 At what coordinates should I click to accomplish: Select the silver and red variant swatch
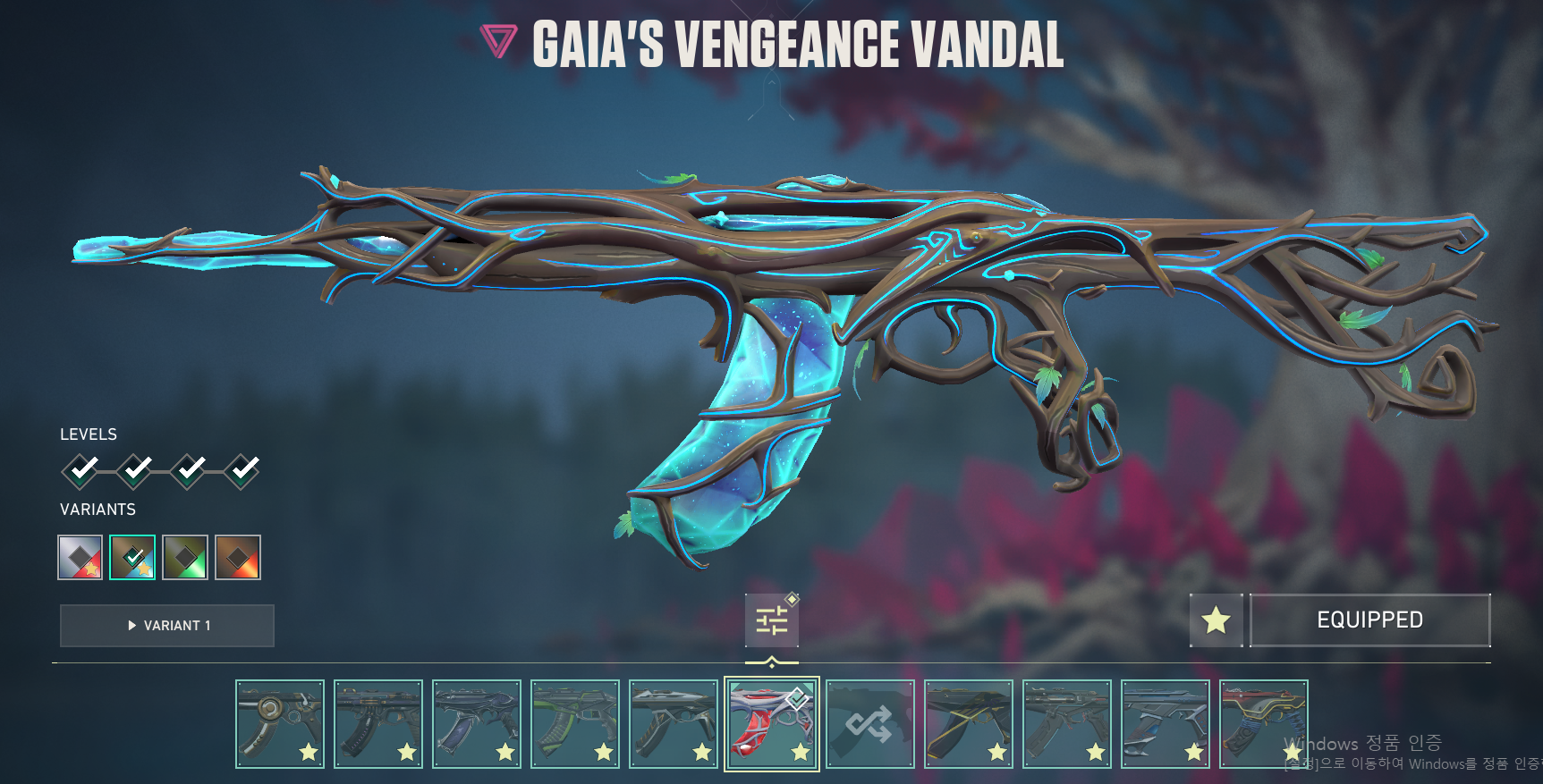tap(80, 558)
